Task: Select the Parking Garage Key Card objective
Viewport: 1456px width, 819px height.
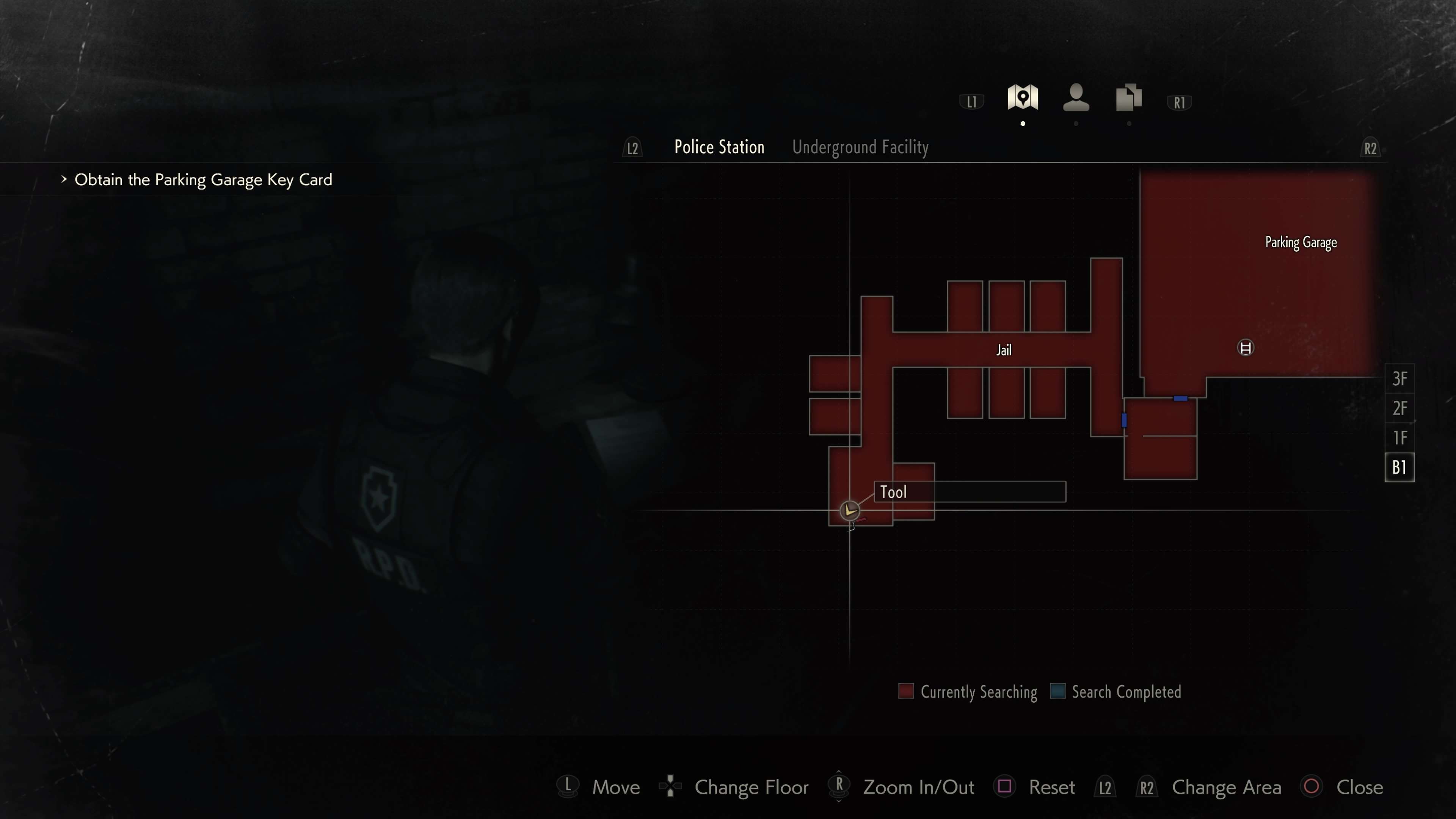Action: point(203,180)
